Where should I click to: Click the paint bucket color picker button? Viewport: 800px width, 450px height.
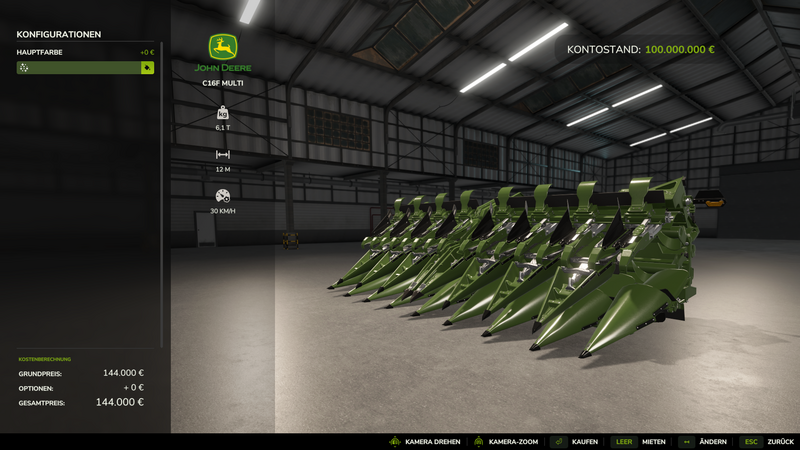click(x=147, y=68)
